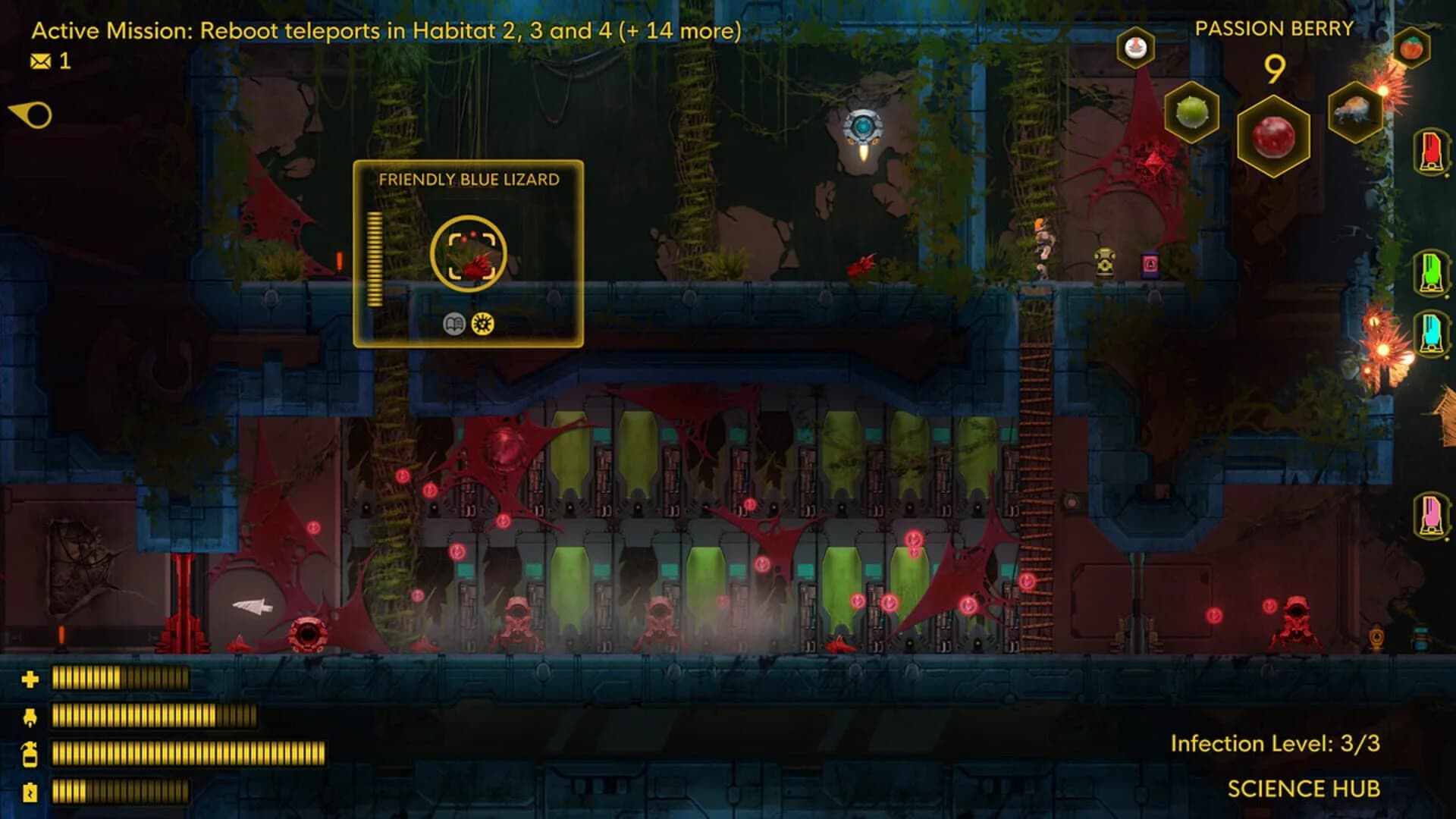Pick the orange tomato hex slot

1410,47
